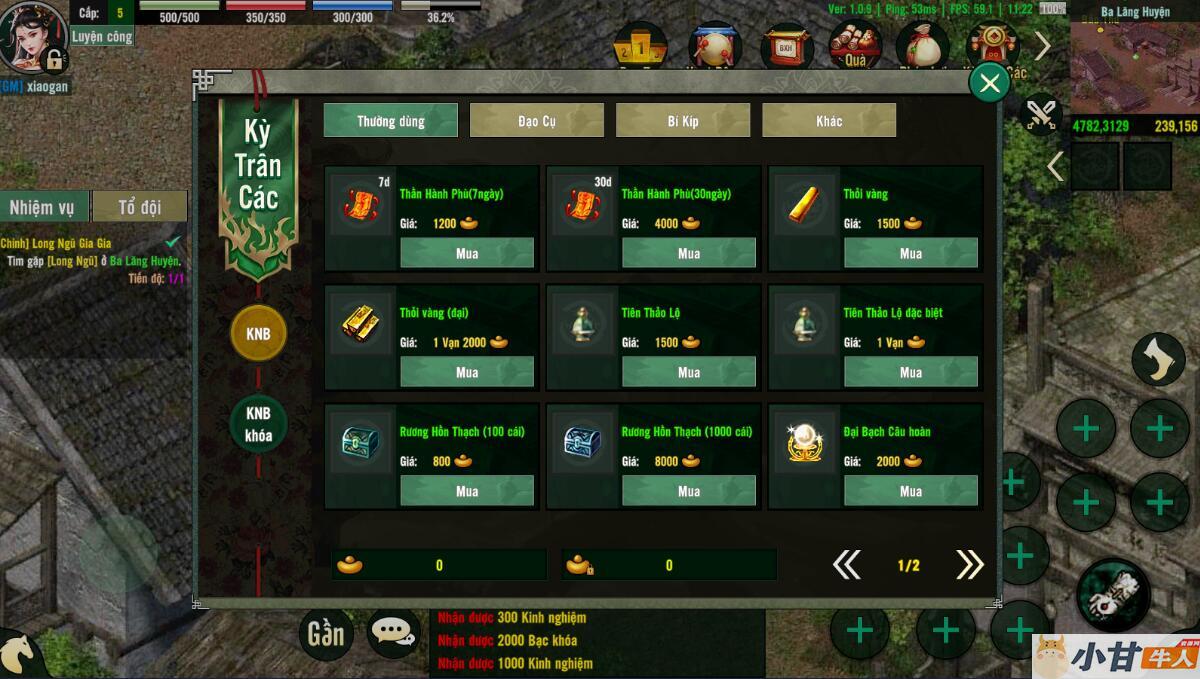Purchase the Thỏi vàng item for 1500

point(911,253)
